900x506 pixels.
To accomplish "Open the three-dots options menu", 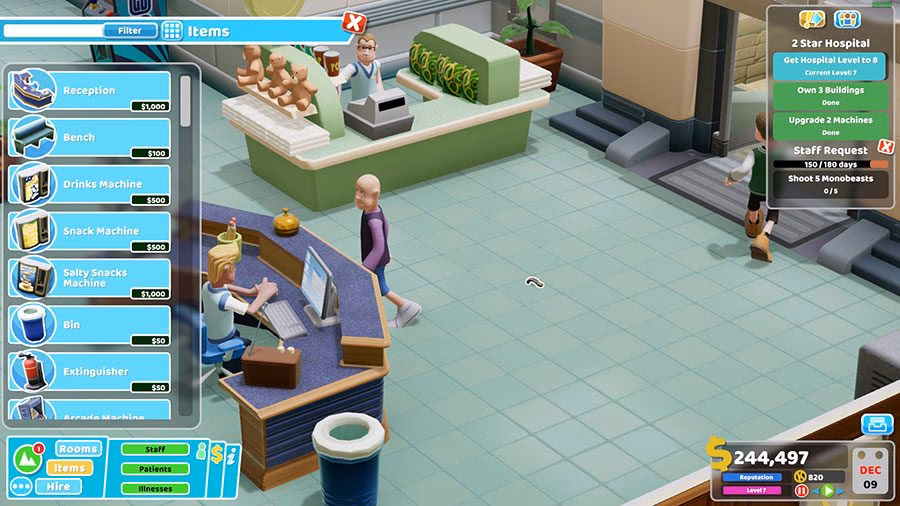I will (x=21, y=487).
